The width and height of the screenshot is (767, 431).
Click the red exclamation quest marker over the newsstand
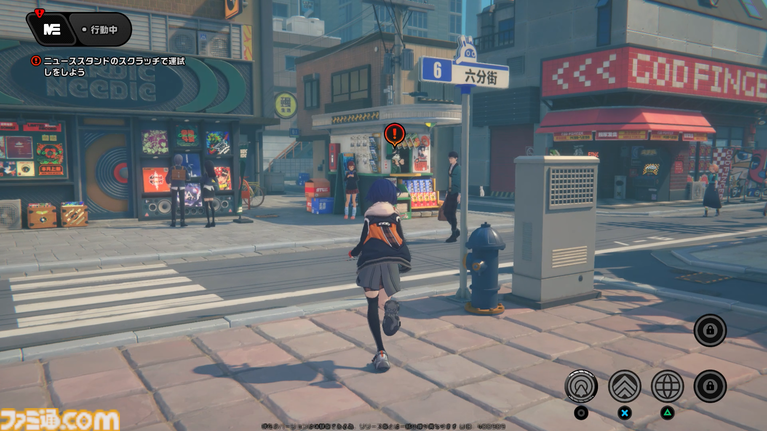tap(394, 134)
